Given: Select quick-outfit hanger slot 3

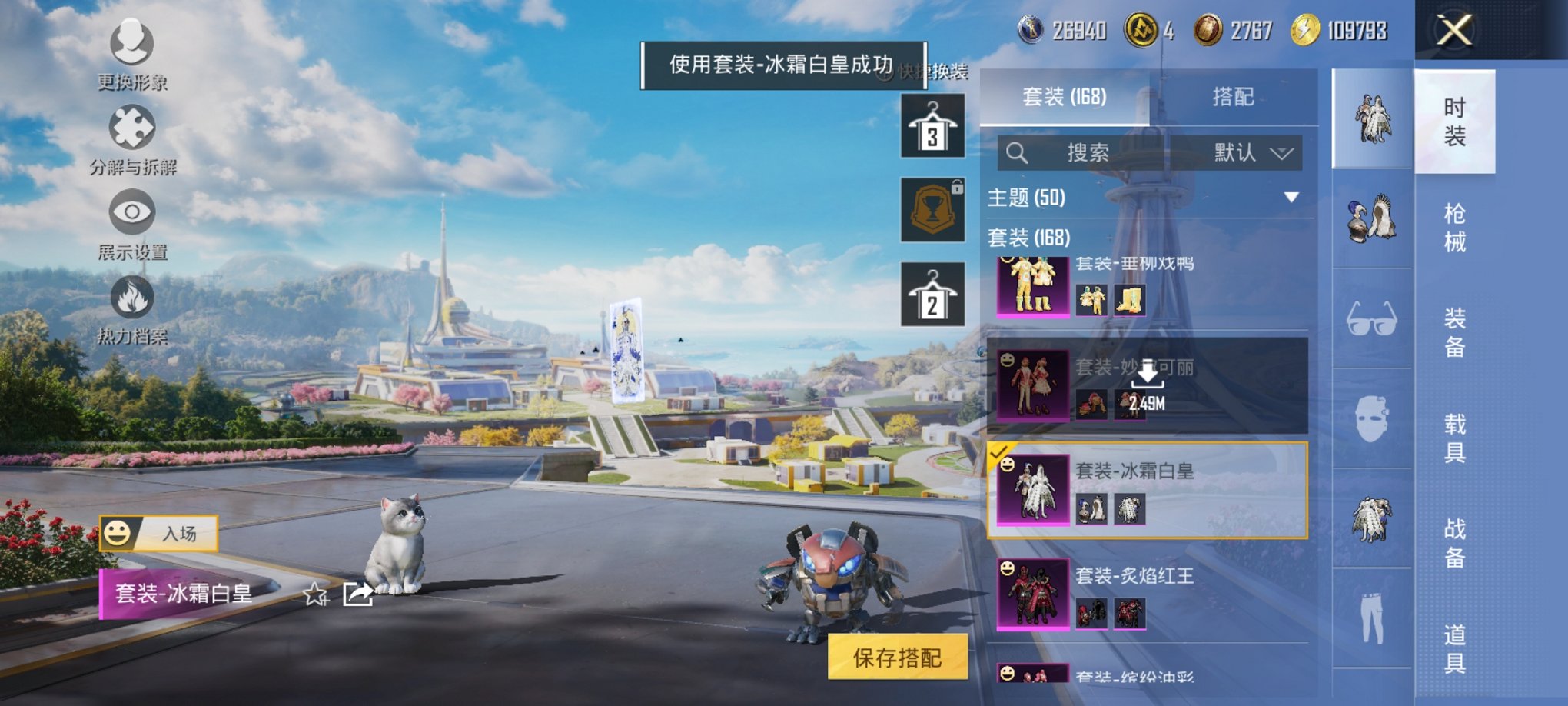Looking at the screenshot, I should 932,125.
